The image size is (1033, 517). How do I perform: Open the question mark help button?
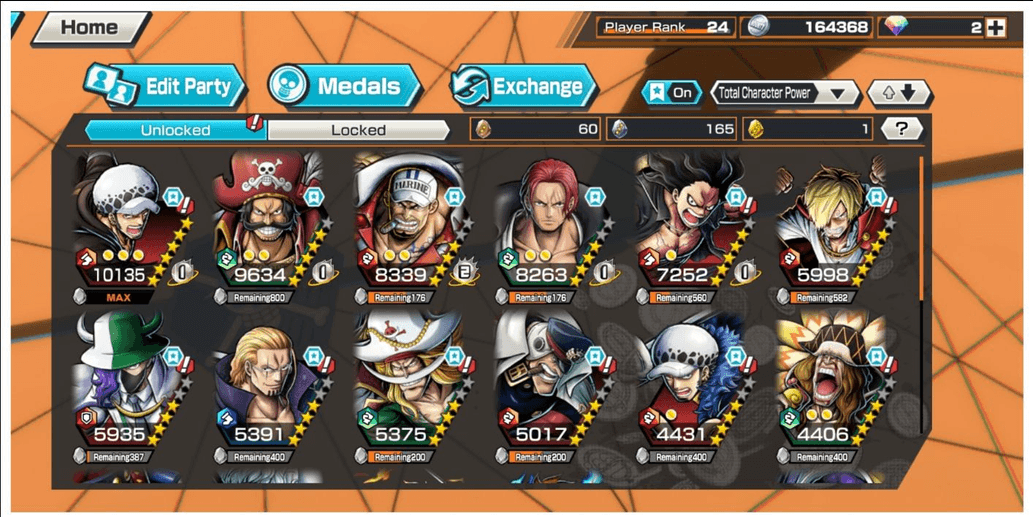pyautogui.click(x=902, y=128)
